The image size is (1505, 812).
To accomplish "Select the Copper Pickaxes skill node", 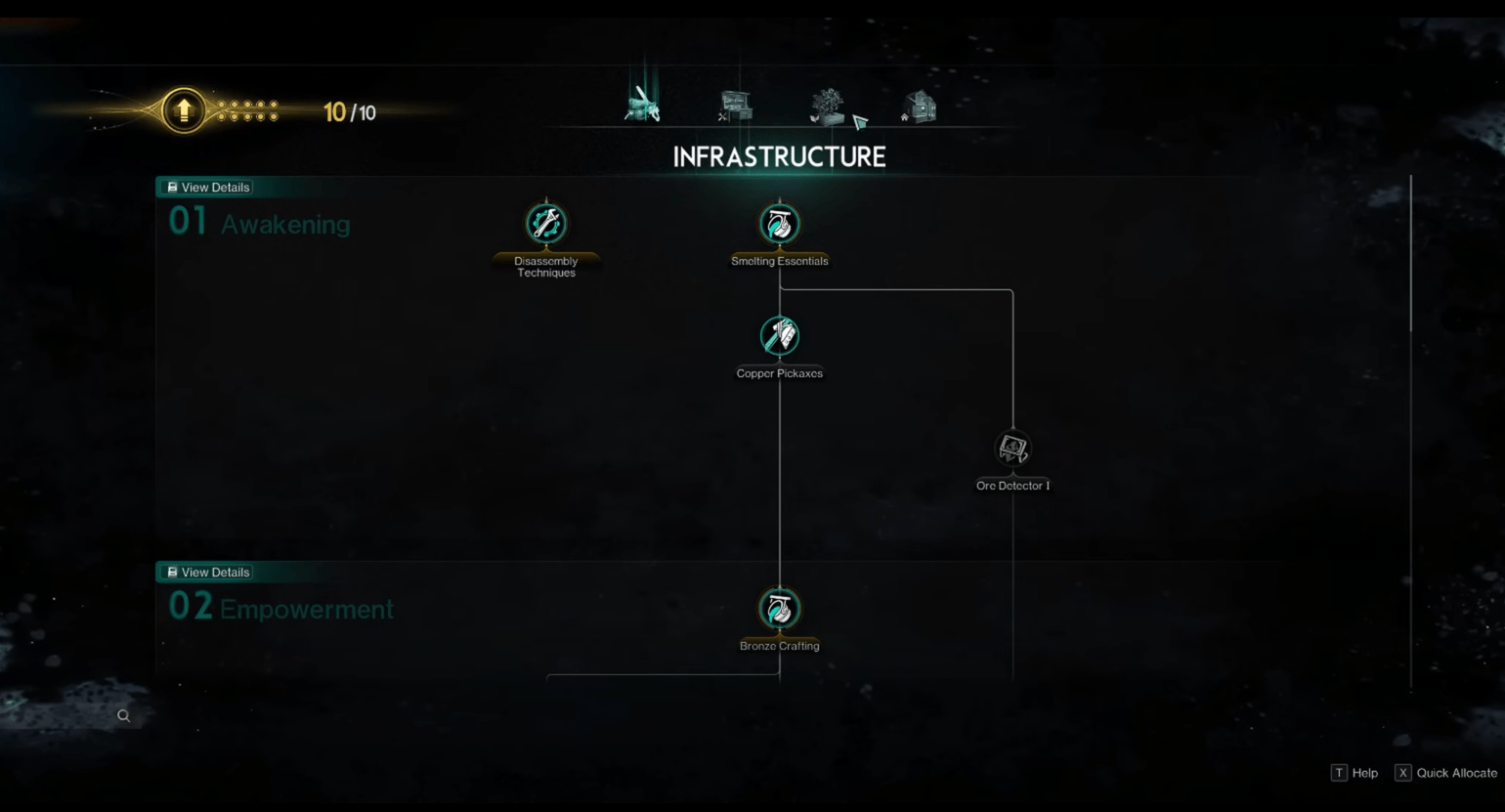I will tap(779, 335).
